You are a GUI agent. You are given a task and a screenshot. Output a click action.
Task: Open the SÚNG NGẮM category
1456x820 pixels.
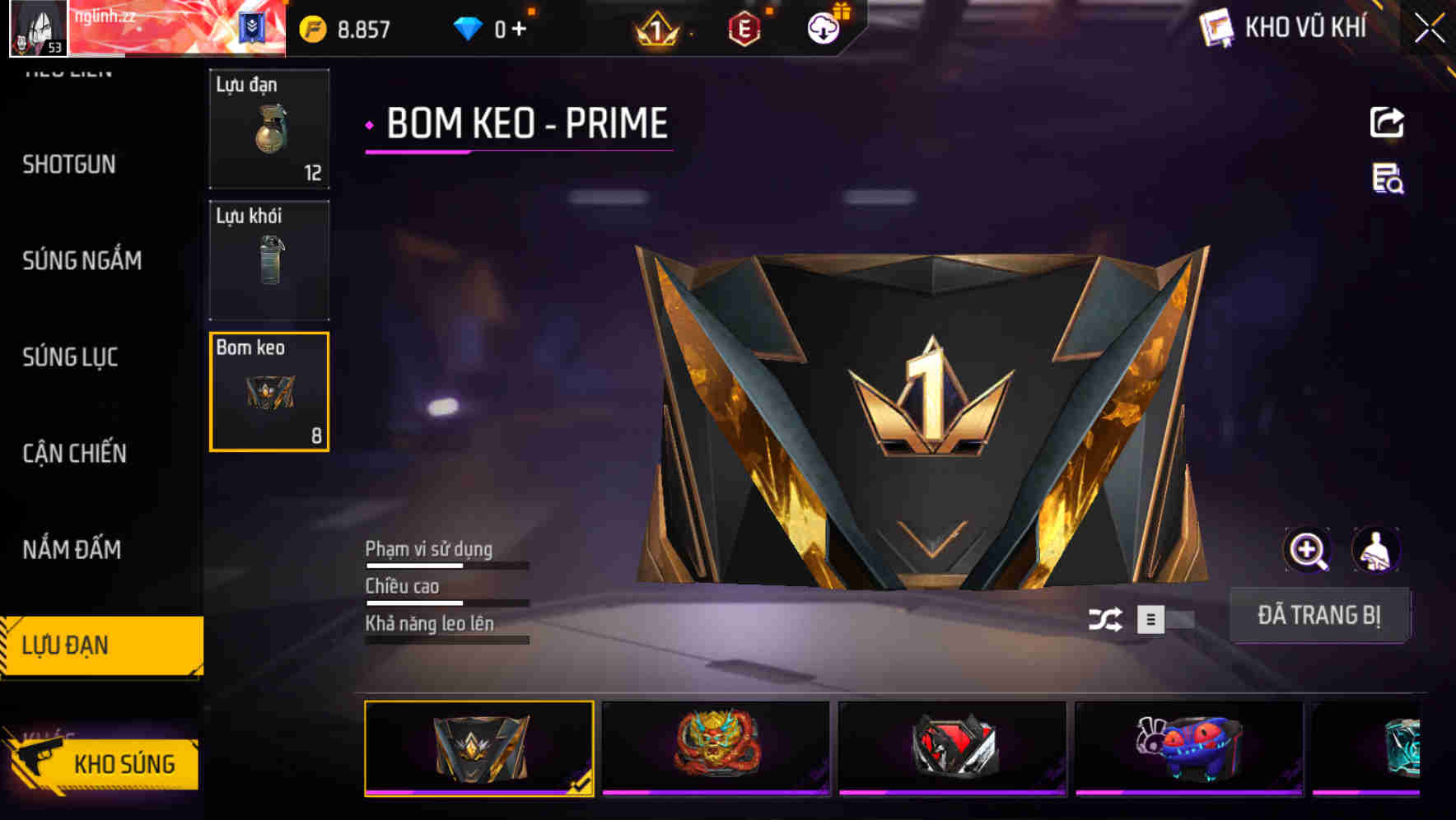pos(82,261)
